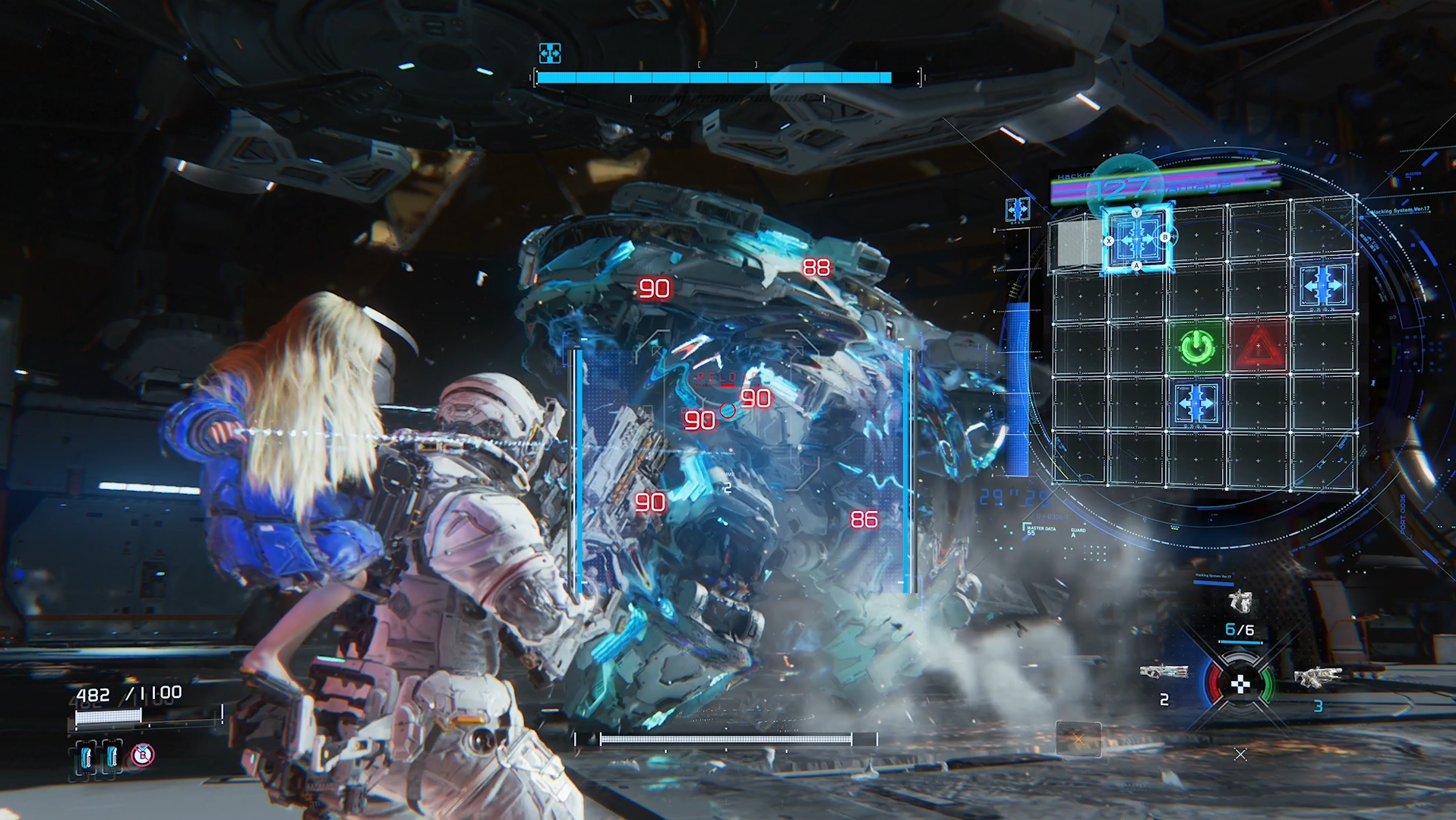Pick the blue arrow node at grid's right edge
Viewport: 1456px width, 820px height.
[x=1323, y=286]
